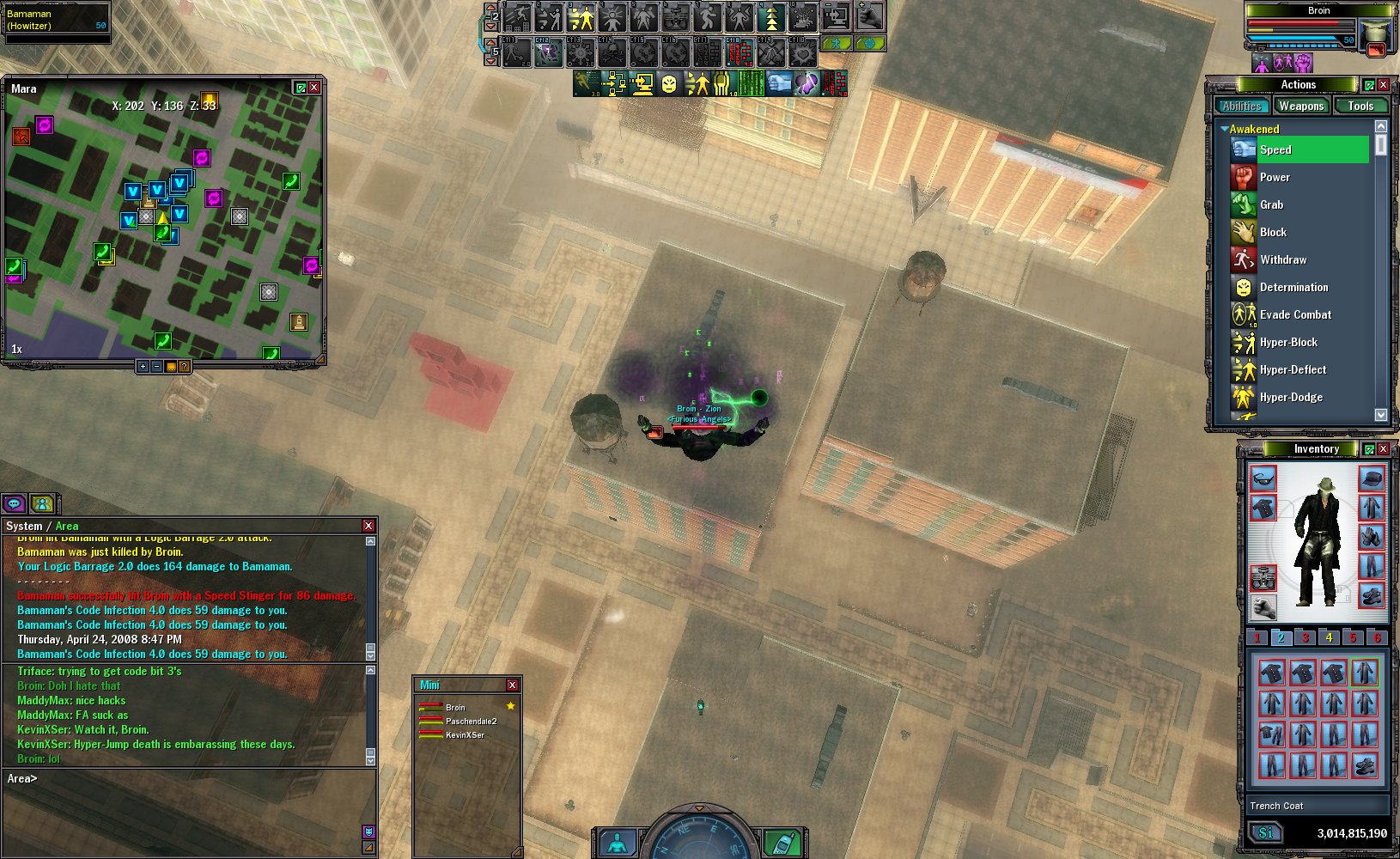Close the Inventory window

point(1383,448)
